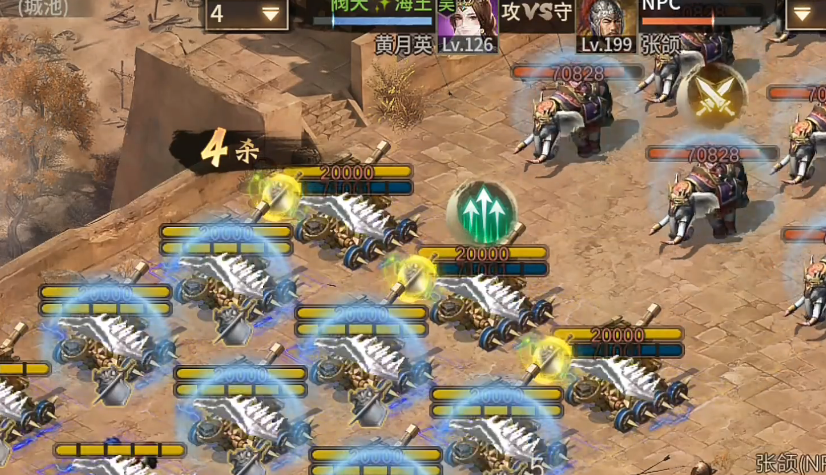Image resolution: width=826 pixels, height=475 pixels.
Task: Expand the dropdown arrow beside NPC
Action: tap(804, 14)
